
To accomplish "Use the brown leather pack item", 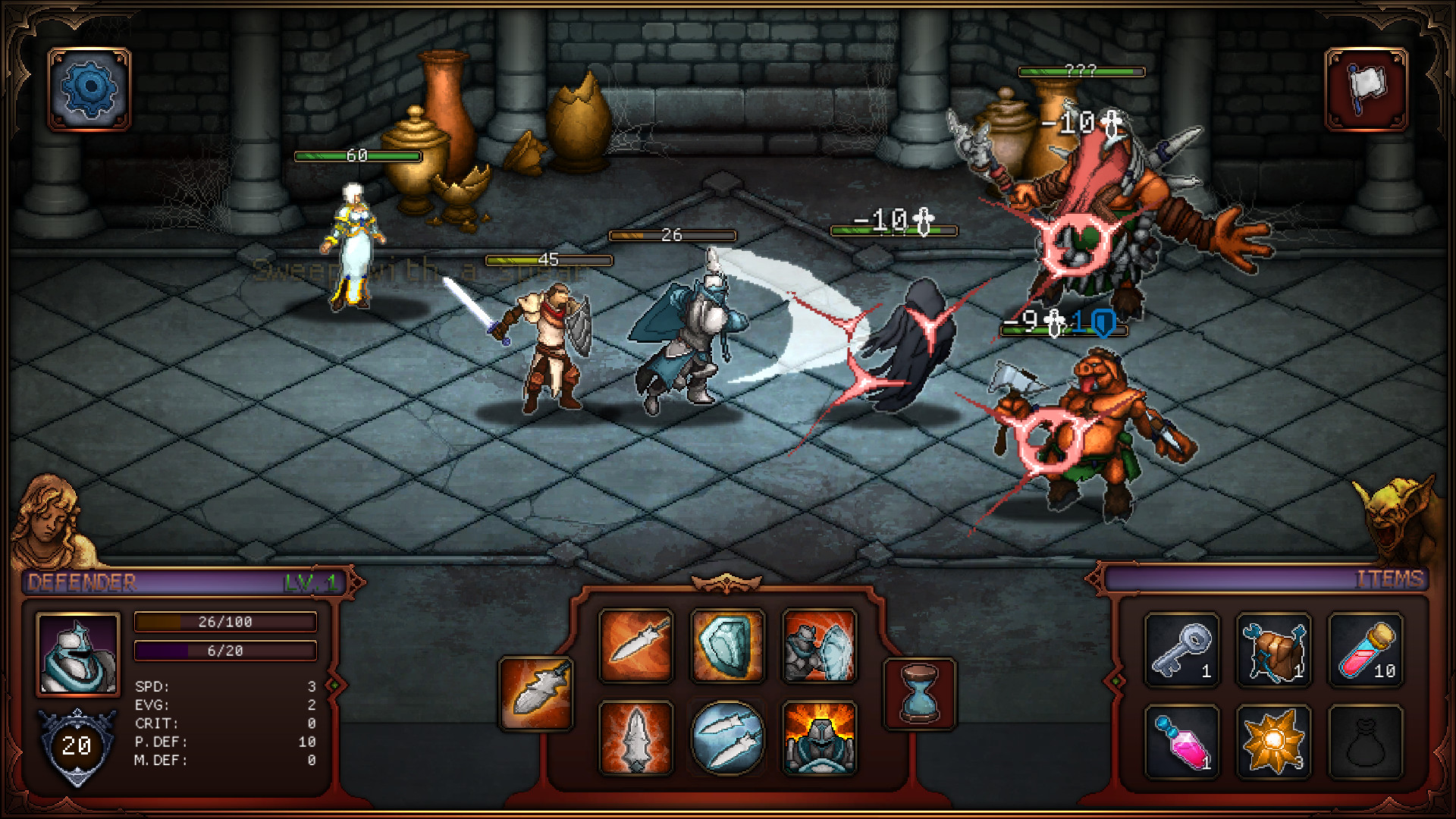I will click(x=1274, y=651).
